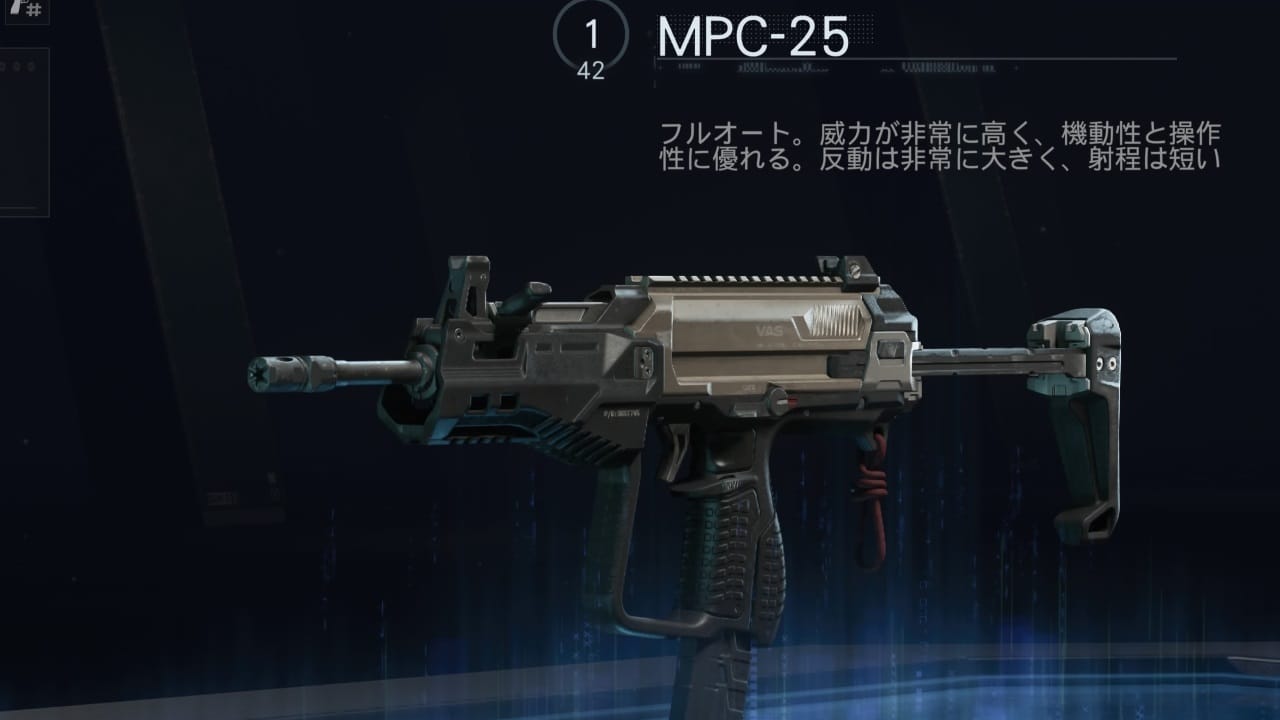Click the star emblem on the muzzle
This screenshot has width=1280, height=720.
click(x=262, y=371)
